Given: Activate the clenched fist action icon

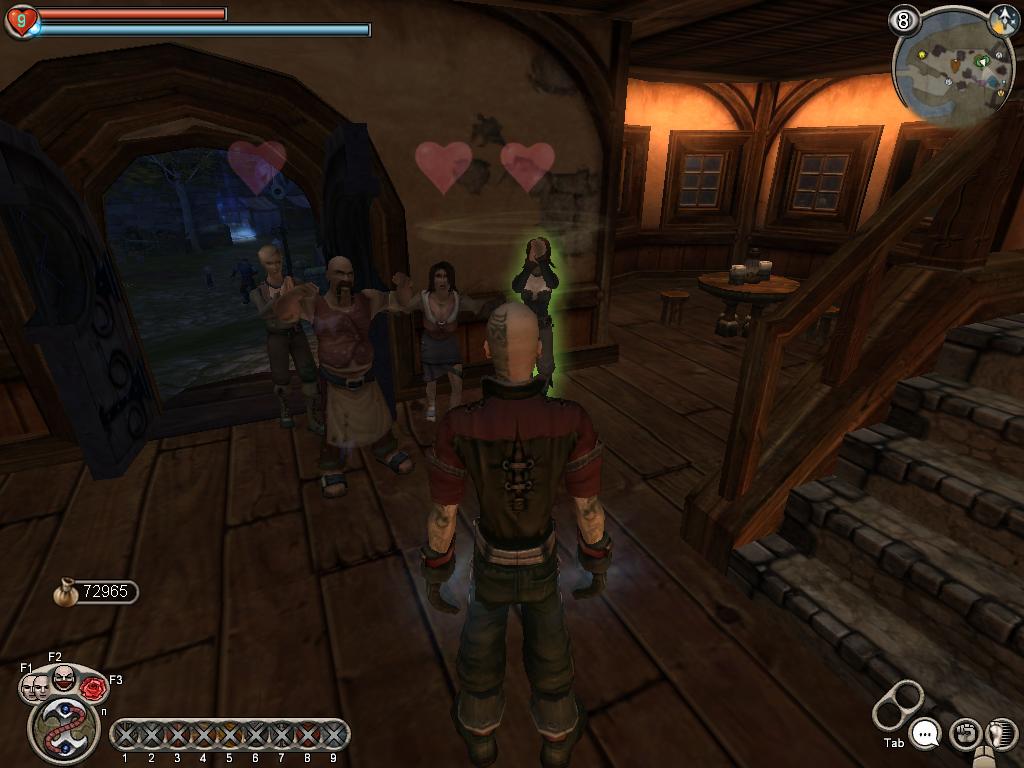Looking at the screenshot, I should click(963, 734).
